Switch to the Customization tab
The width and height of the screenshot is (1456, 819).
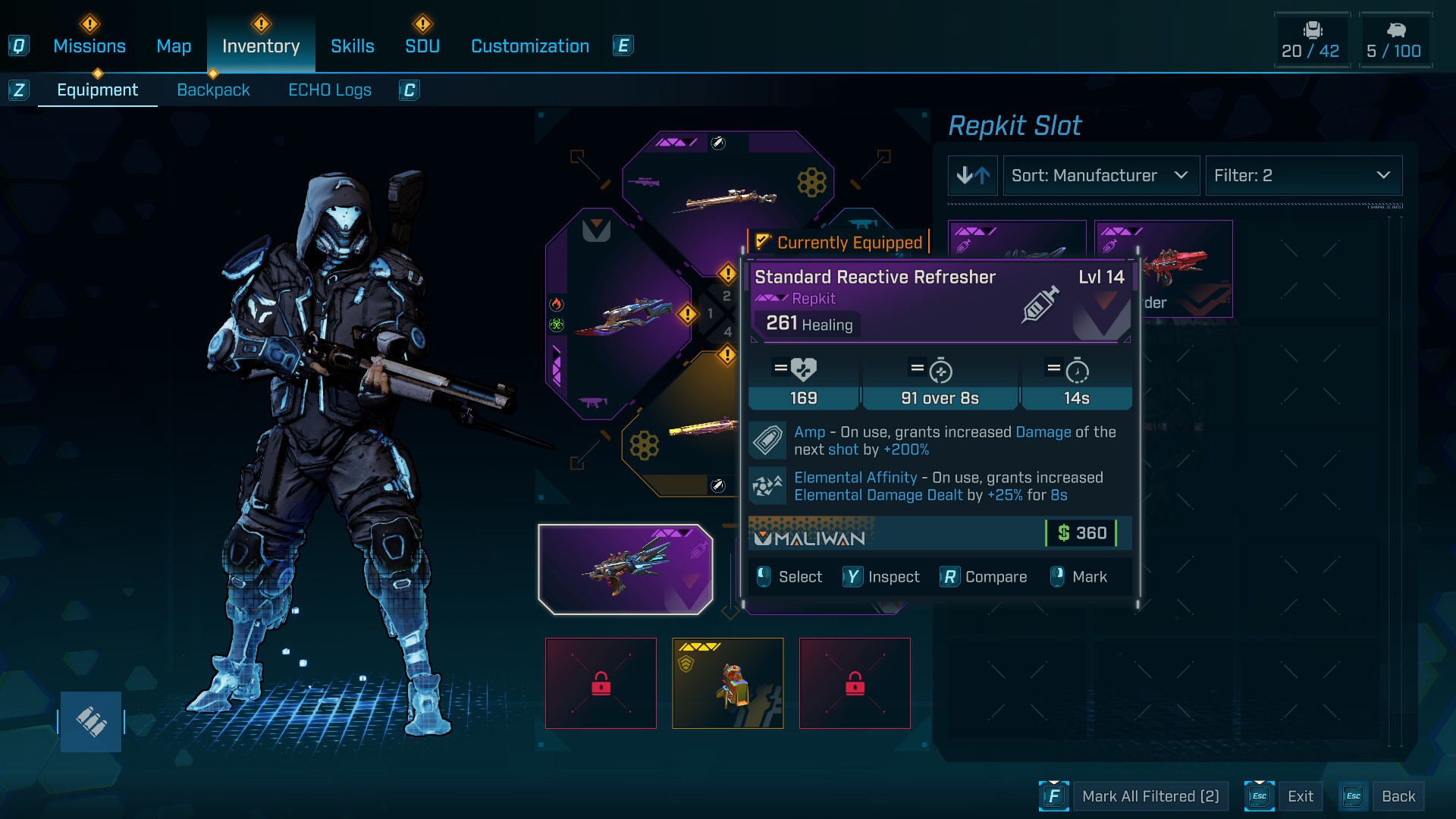click(530, 46)
